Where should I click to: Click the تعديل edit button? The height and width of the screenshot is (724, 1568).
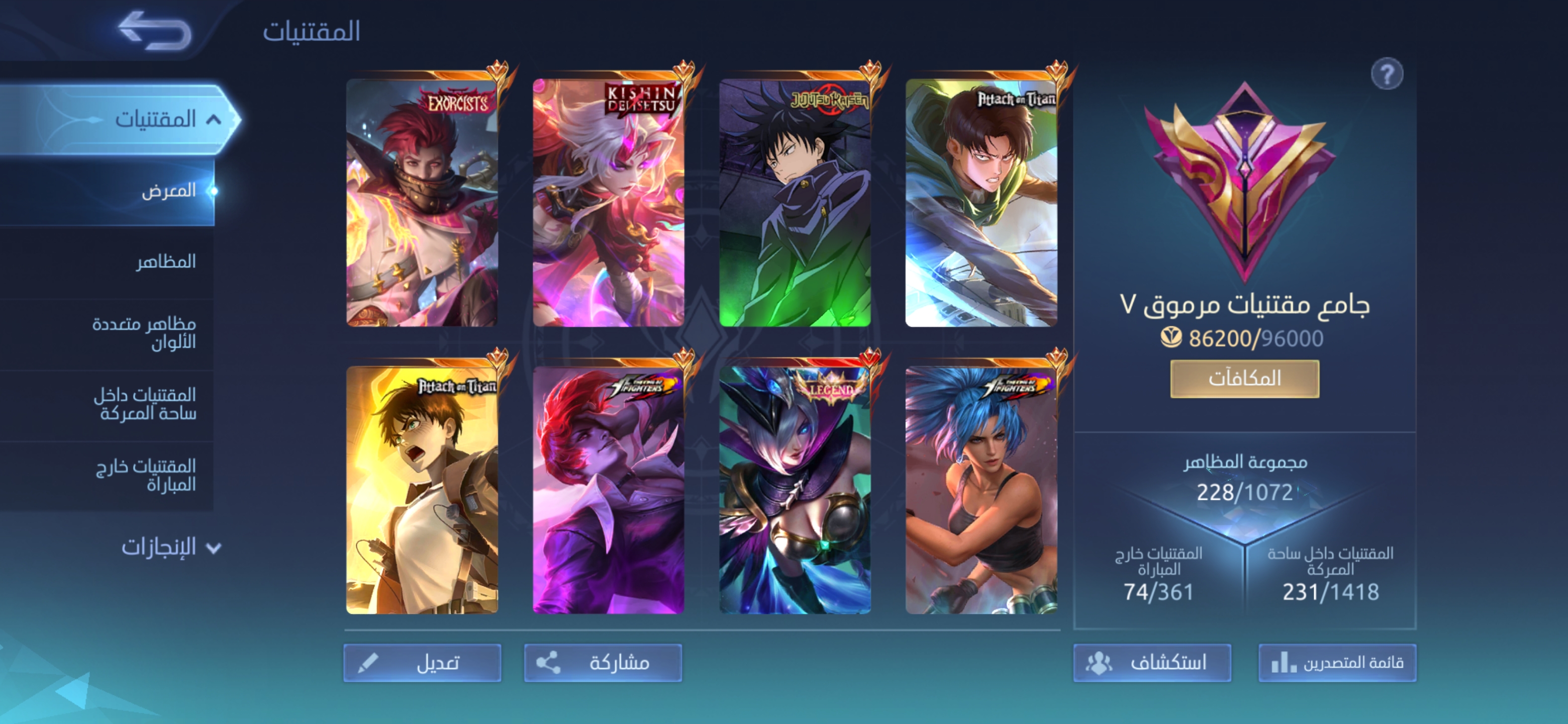click(x=423, y=663)
